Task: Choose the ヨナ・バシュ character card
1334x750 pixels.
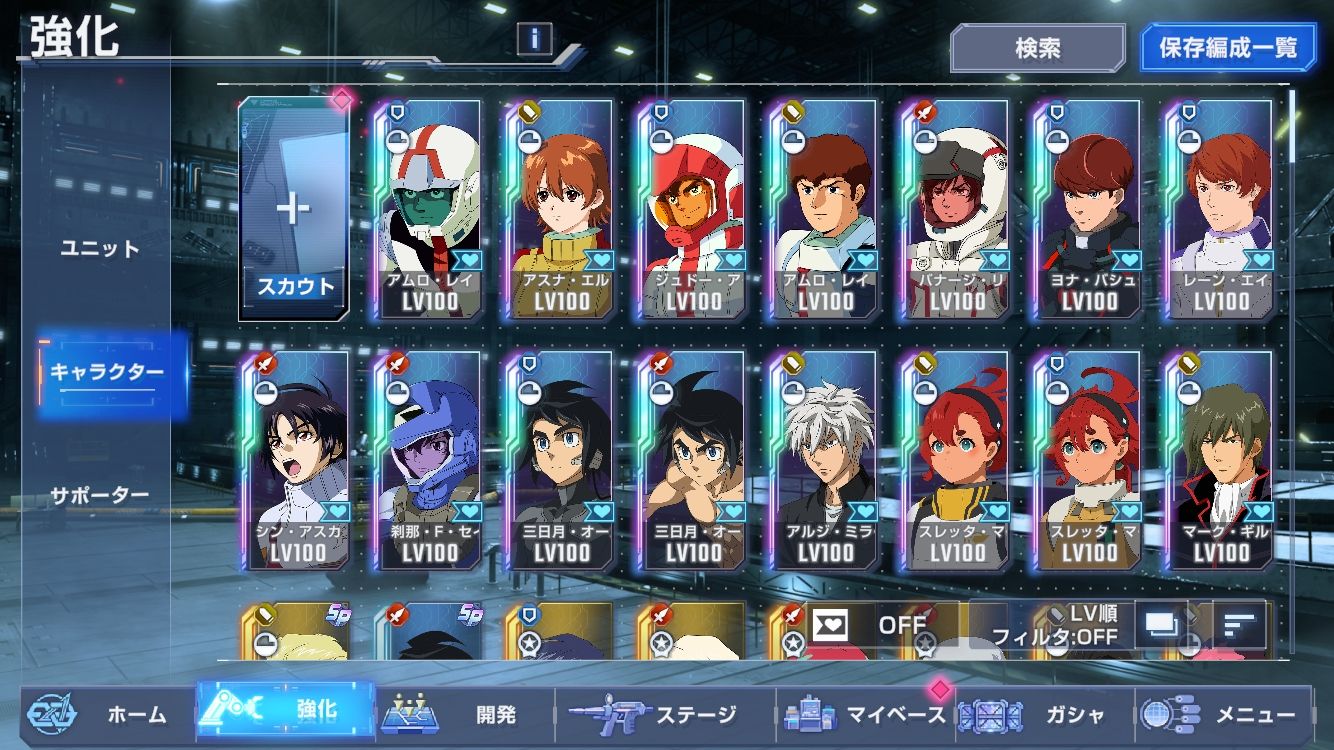Action: click(x=1089, y=209)
